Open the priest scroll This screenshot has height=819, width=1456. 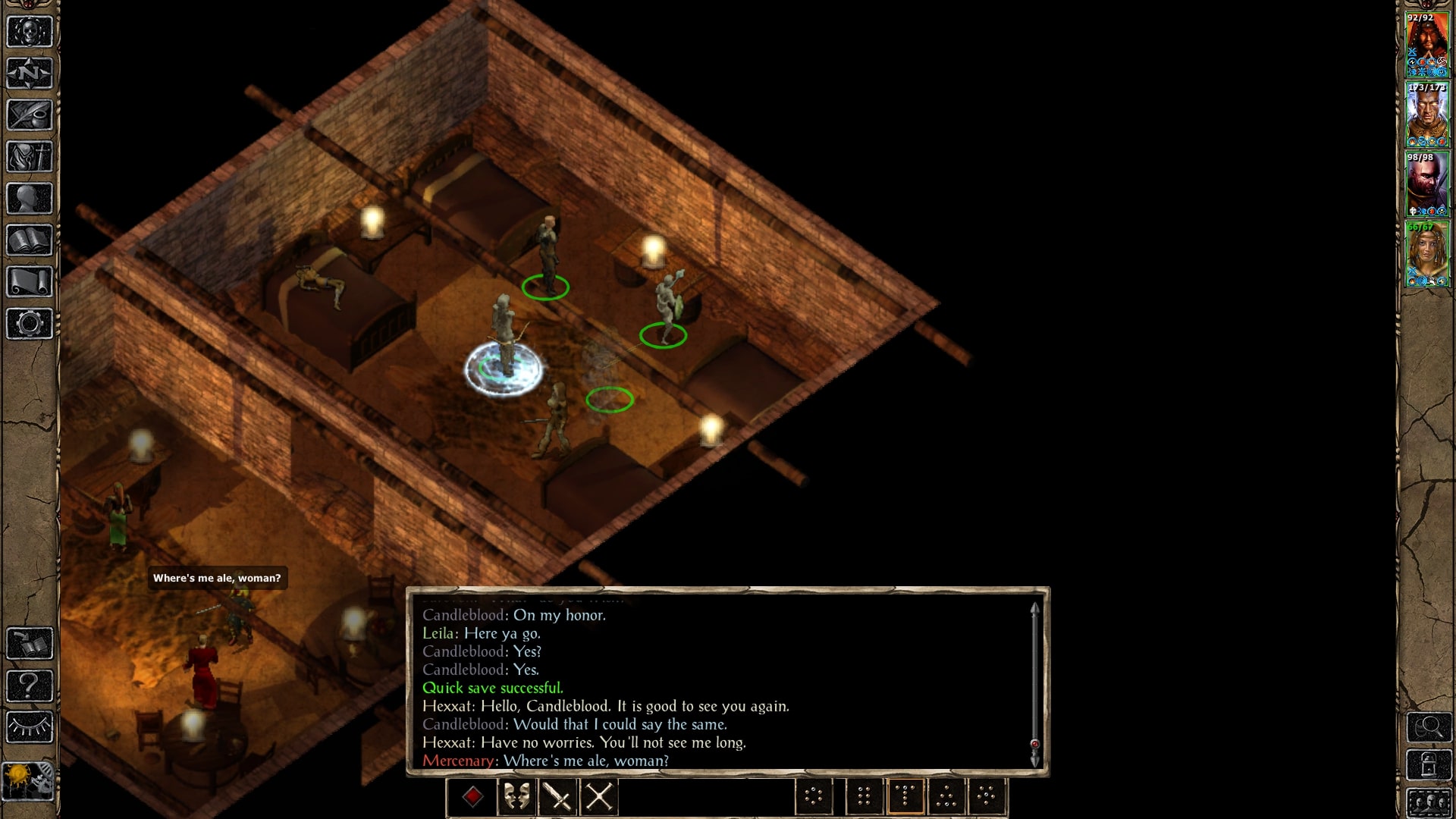pos(30,282)
